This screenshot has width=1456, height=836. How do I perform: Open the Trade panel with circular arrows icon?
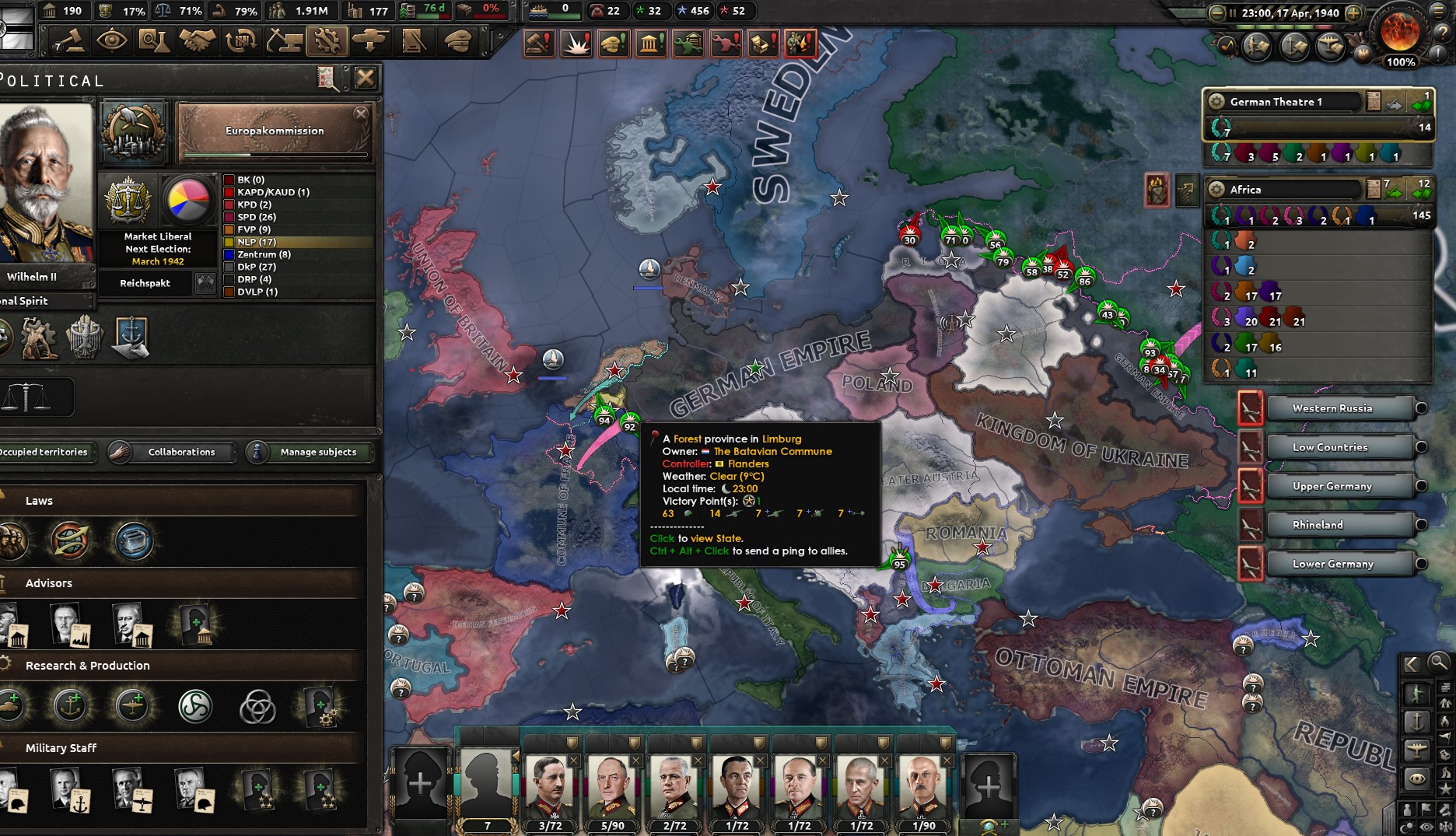(242, 40)
